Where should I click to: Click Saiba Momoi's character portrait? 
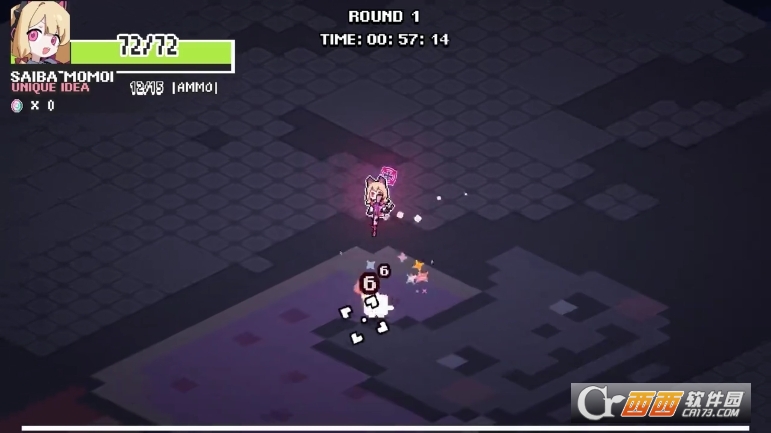(39, 35)
